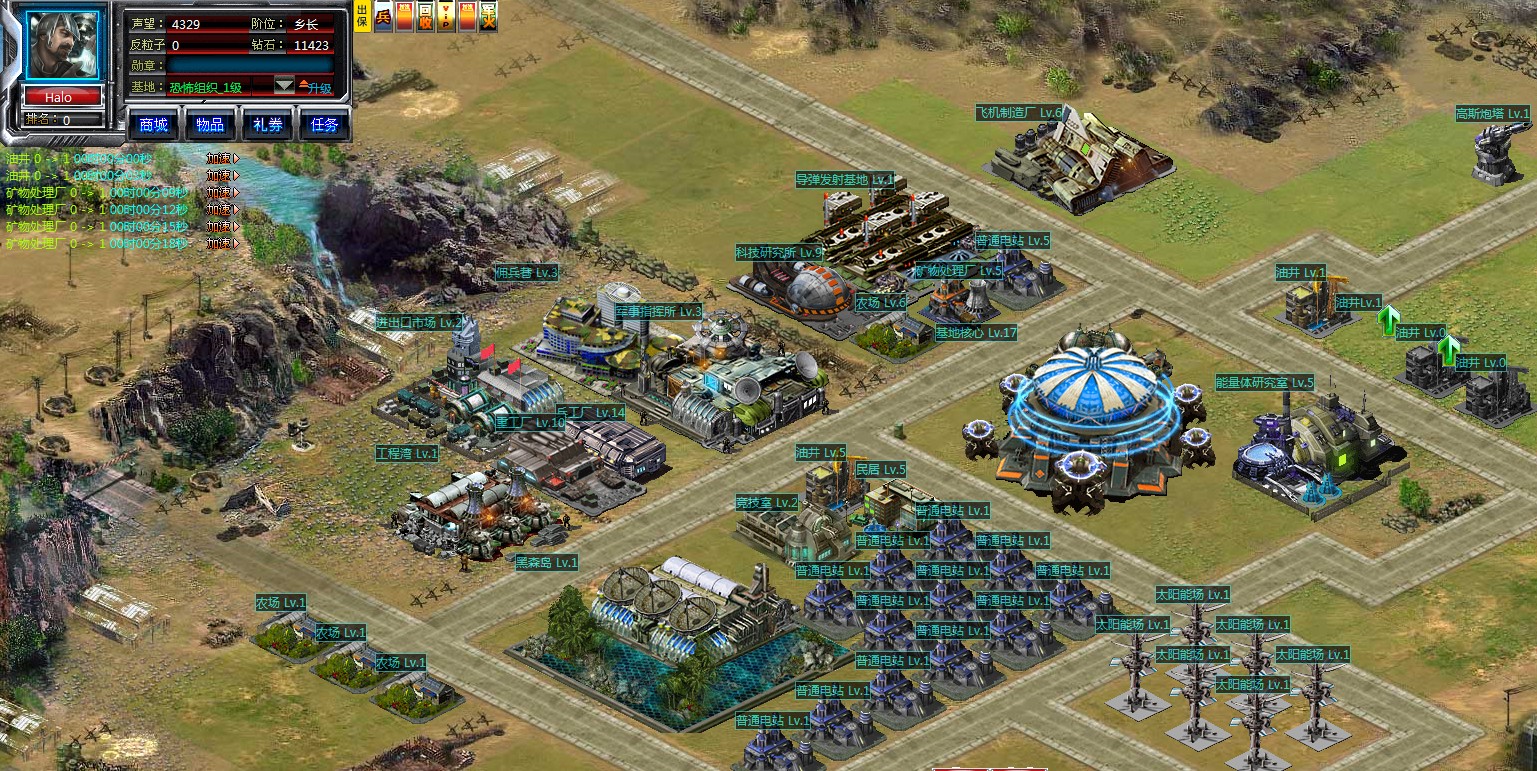Open the 任务 quests panel
Screen dimensions: 1537x771
325,125
